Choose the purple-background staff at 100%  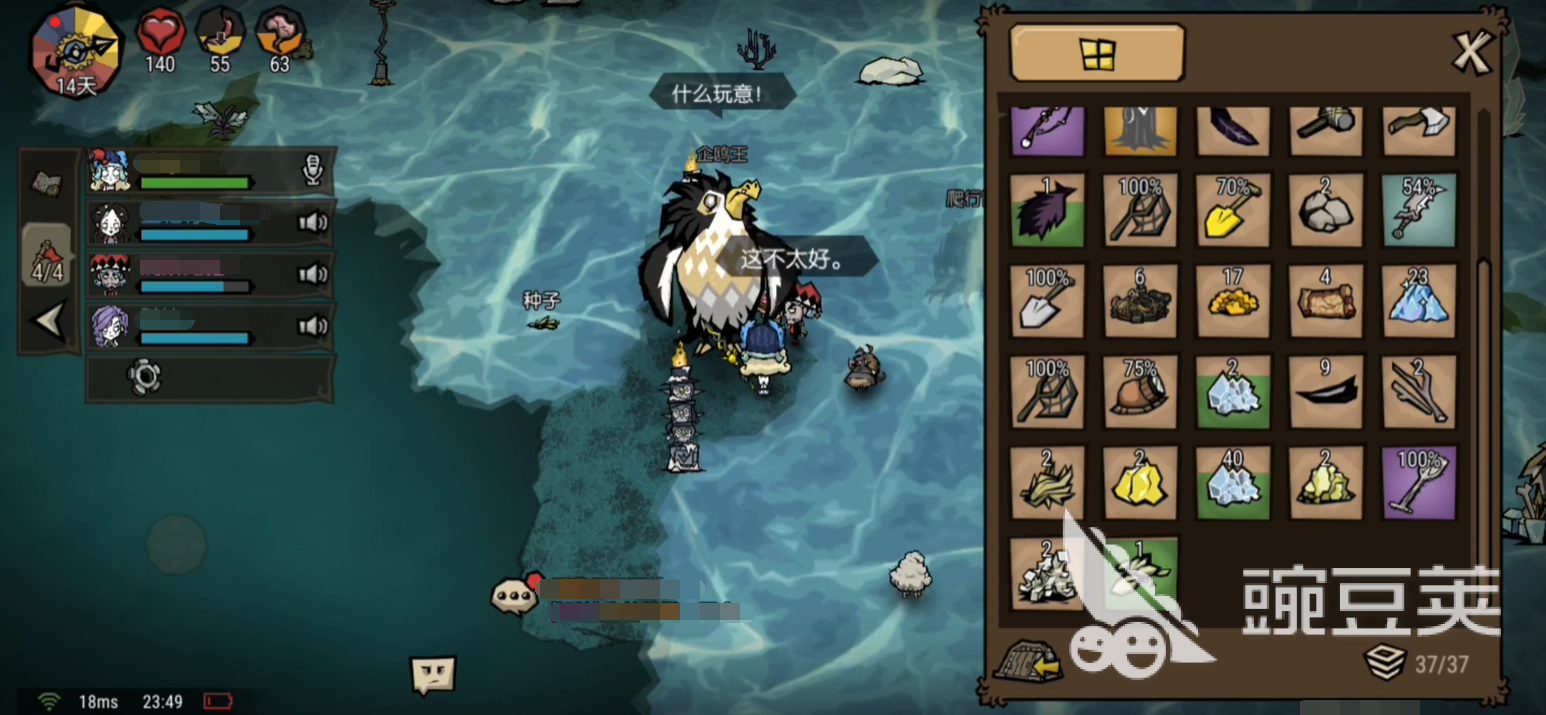[1418, 484]
